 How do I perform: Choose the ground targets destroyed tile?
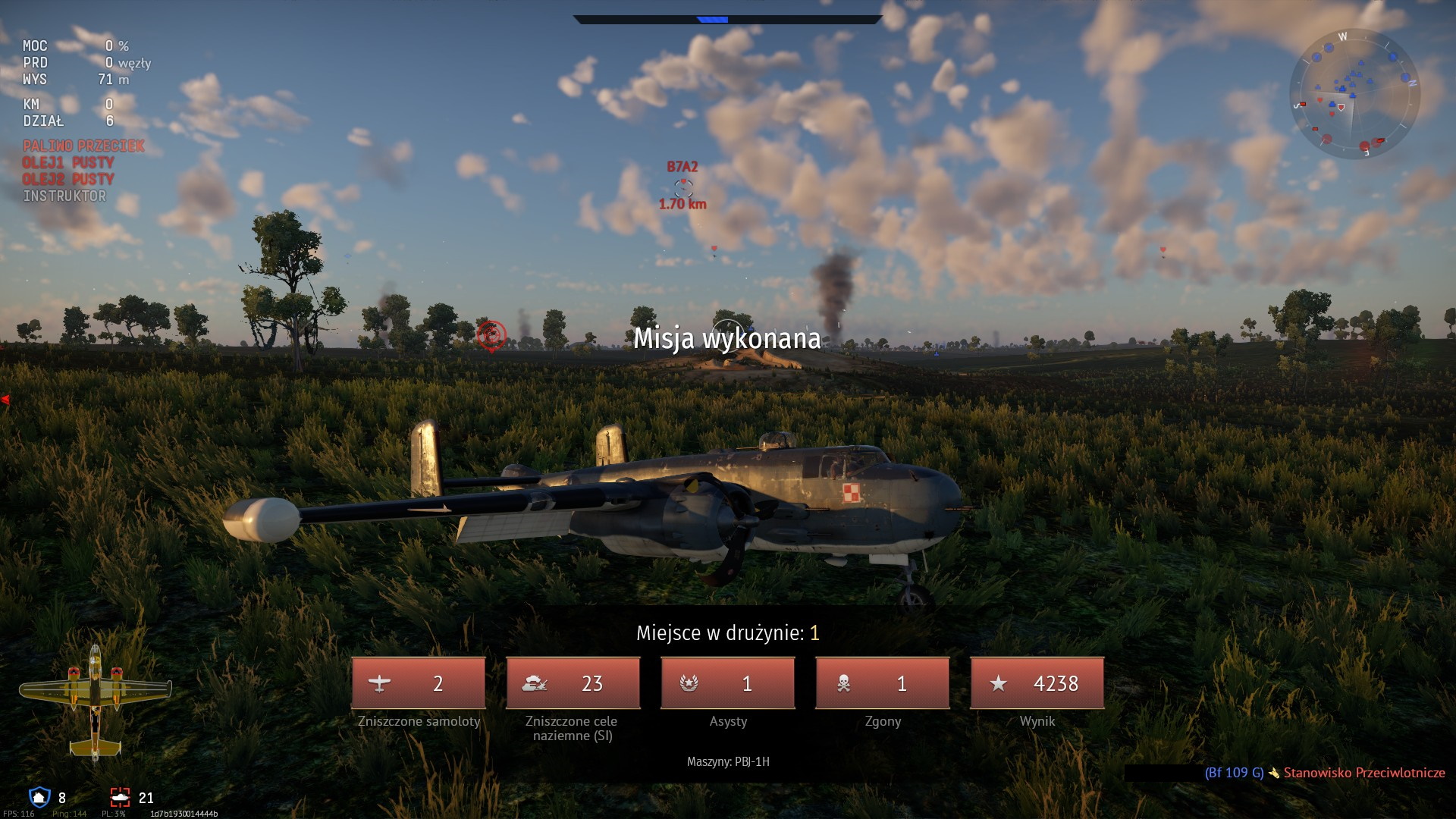tap(573, 683)
